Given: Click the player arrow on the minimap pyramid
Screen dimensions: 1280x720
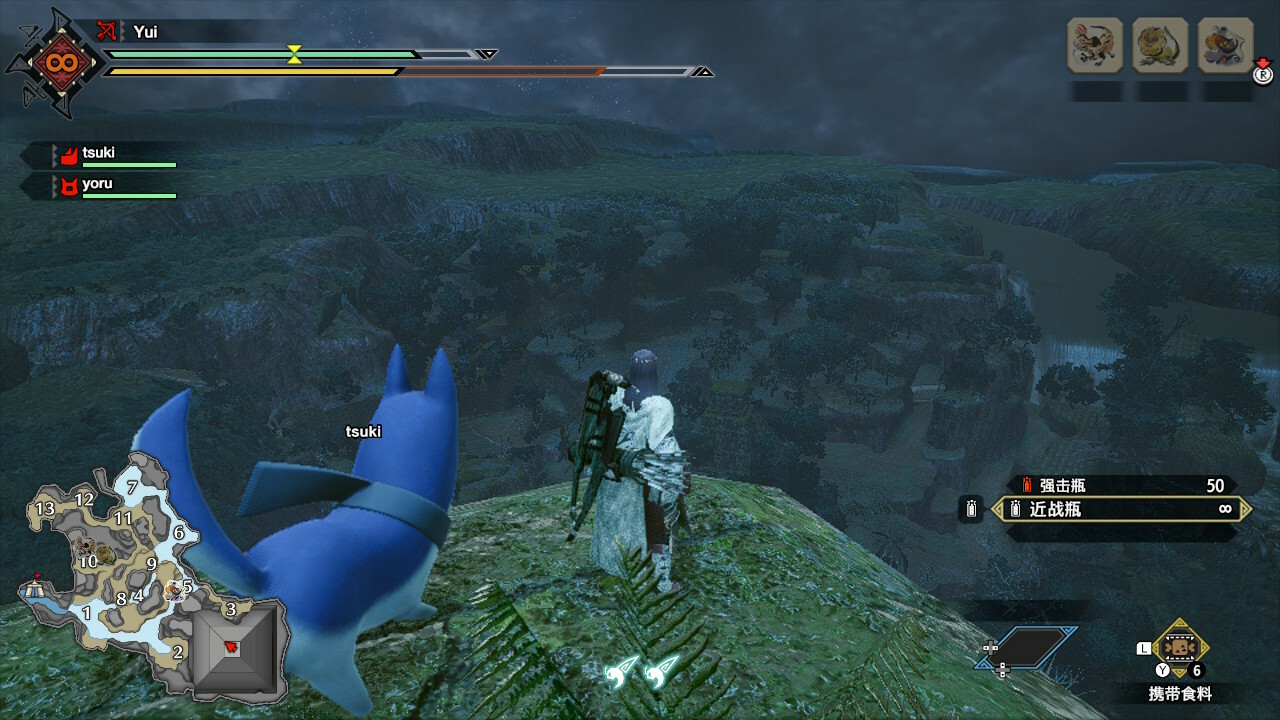Looking at the screenshot, I should point(232,647).
